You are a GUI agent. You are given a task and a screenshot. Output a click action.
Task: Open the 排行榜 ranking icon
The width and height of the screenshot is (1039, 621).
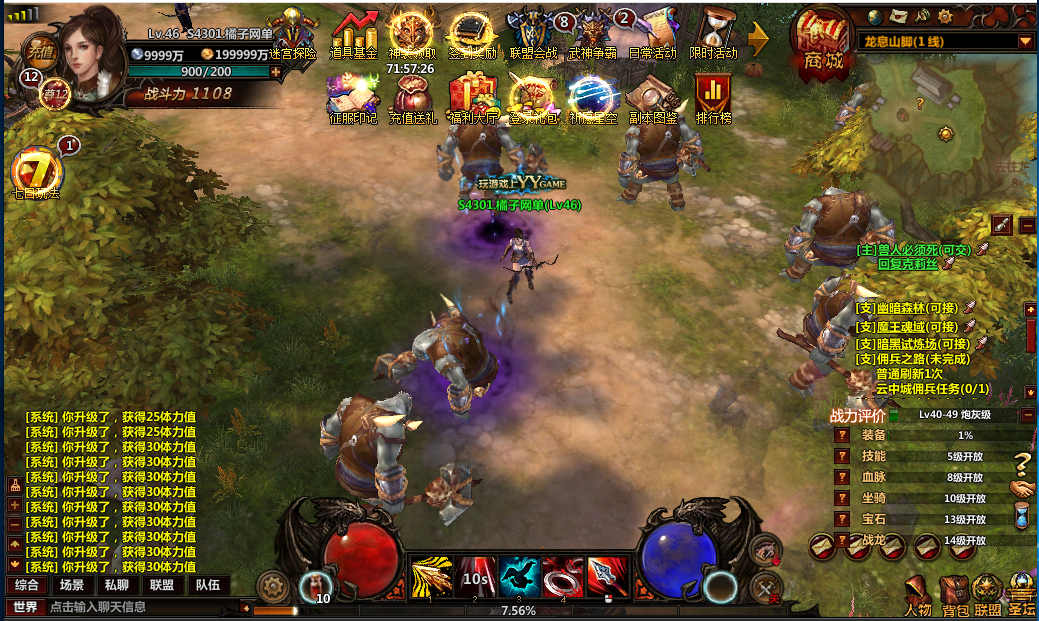pyautogui.click(x=713, y=99)
